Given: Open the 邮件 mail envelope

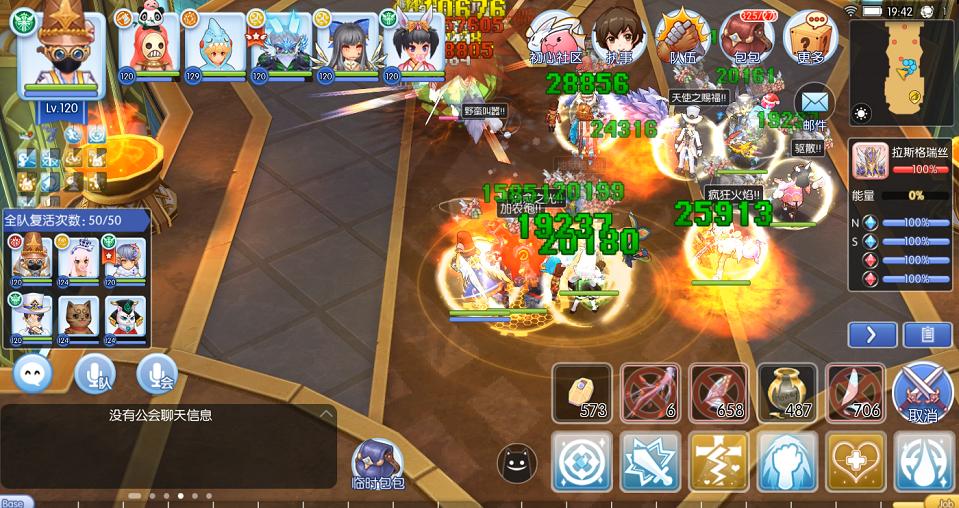Looking at the screenshot, I should [x=815, y=104].
